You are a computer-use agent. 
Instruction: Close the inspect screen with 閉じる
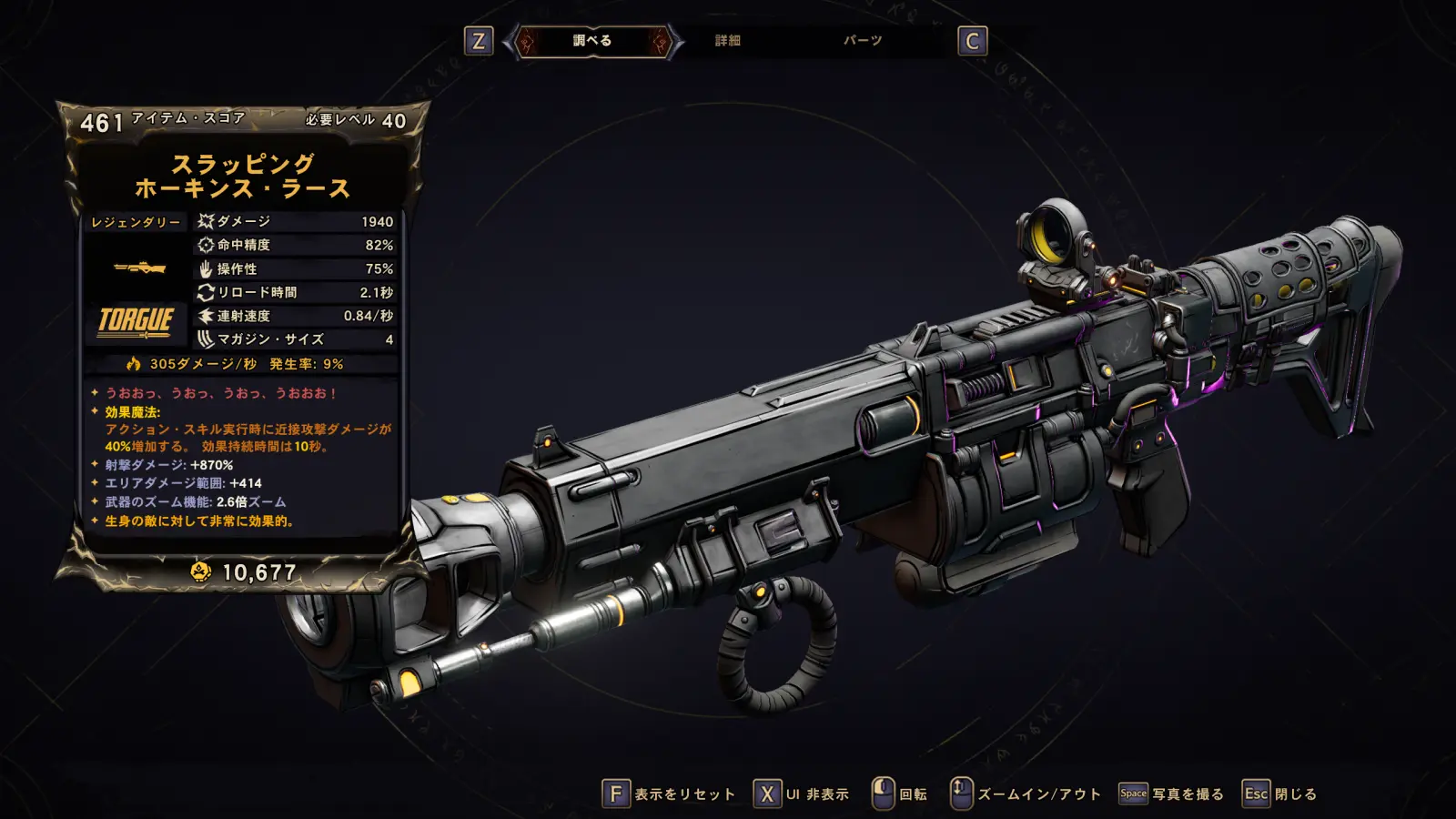click(x=1281, y=794)
